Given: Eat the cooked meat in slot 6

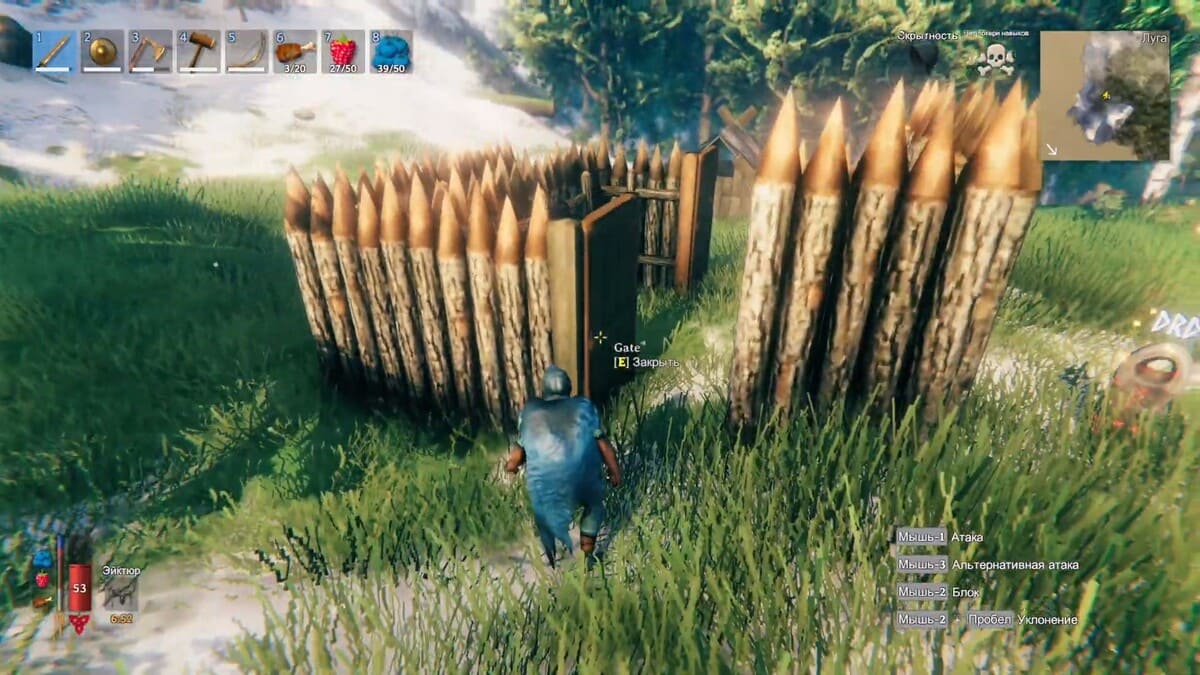Looking at the screenshot, I should tap(295, 51).
